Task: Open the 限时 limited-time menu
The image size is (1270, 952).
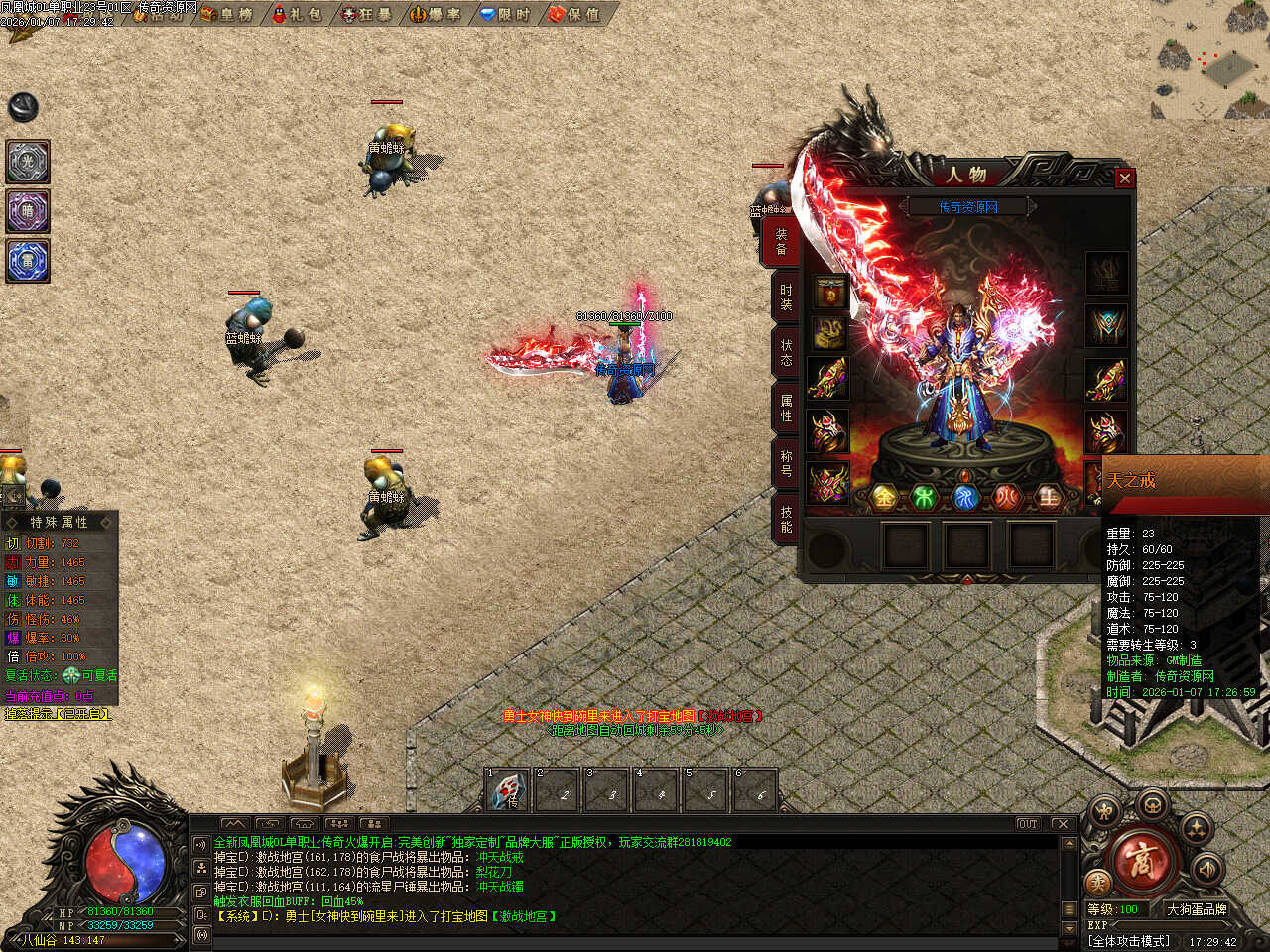Action: tap(506, 14)
